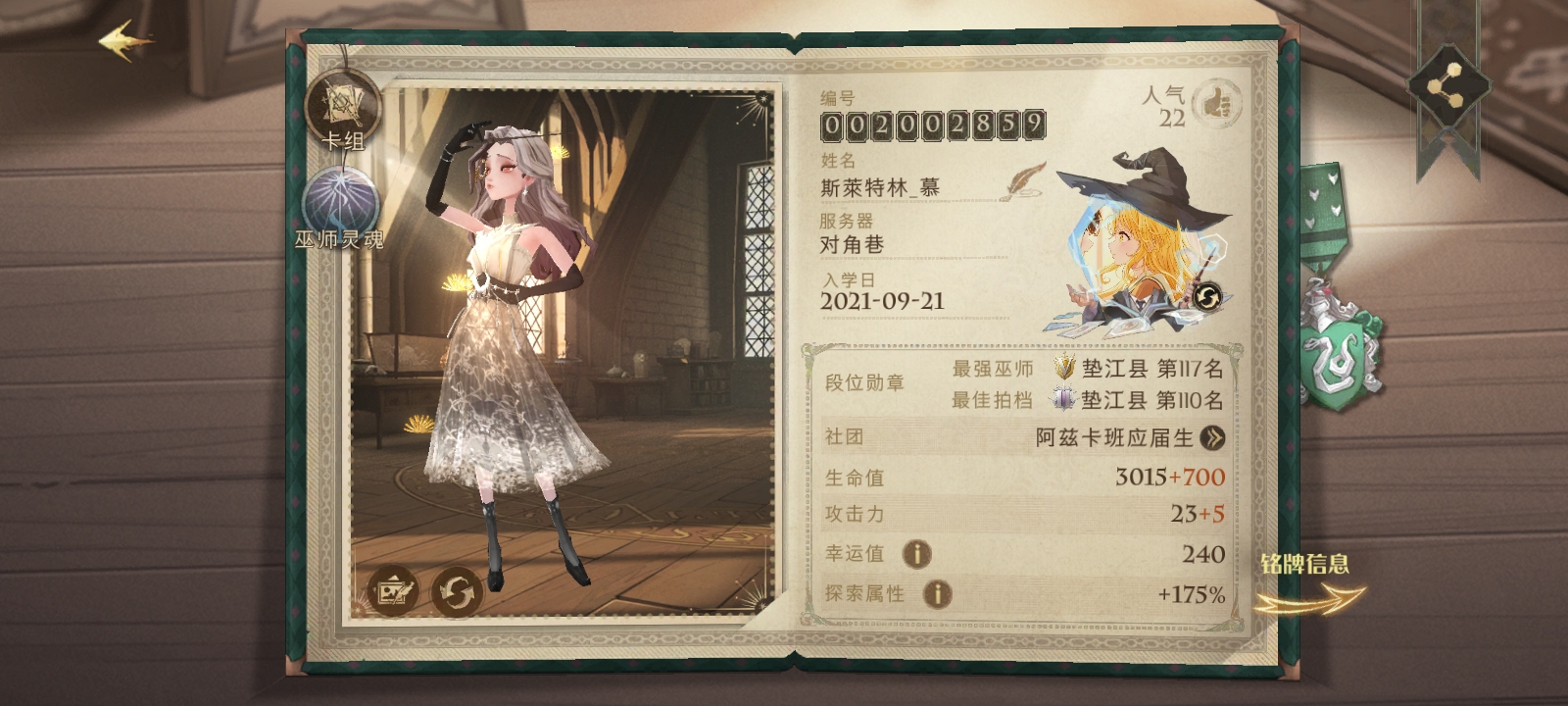
Task: Open the 巫师灵魂 wizard soul
Action: tap(339, 204)
